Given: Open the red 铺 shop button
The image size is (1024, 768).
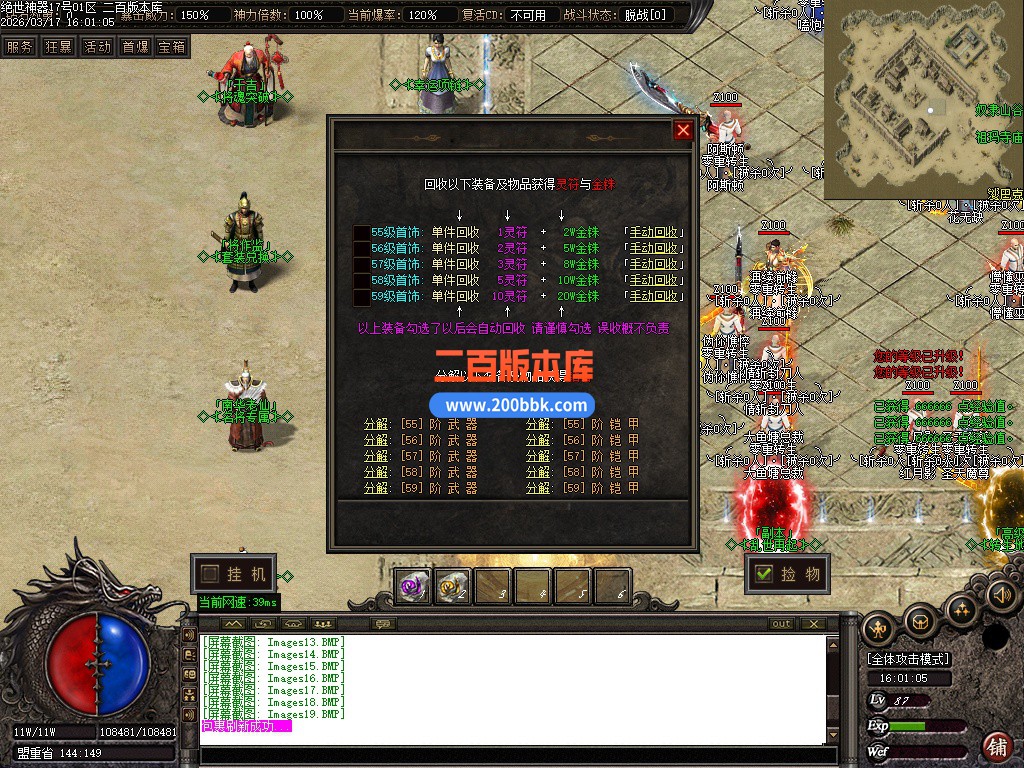Looking at the screenshot, I should pyautogui.click(x=997, y=746).
